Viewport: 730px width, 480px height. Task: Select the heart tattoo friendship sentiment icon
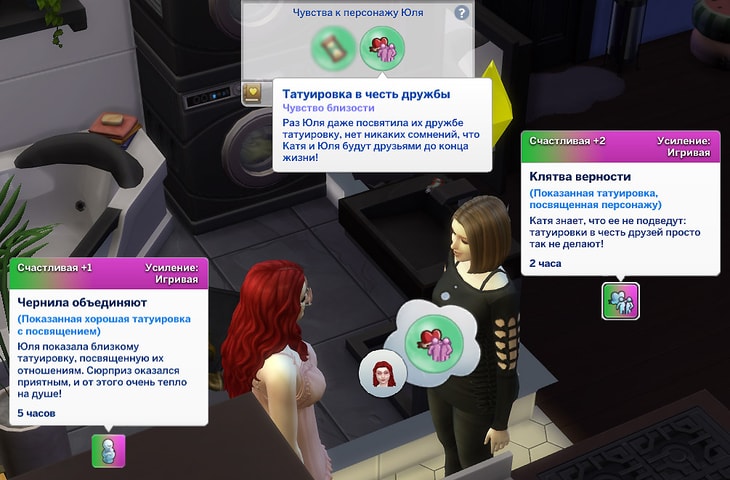pos(381,48)
